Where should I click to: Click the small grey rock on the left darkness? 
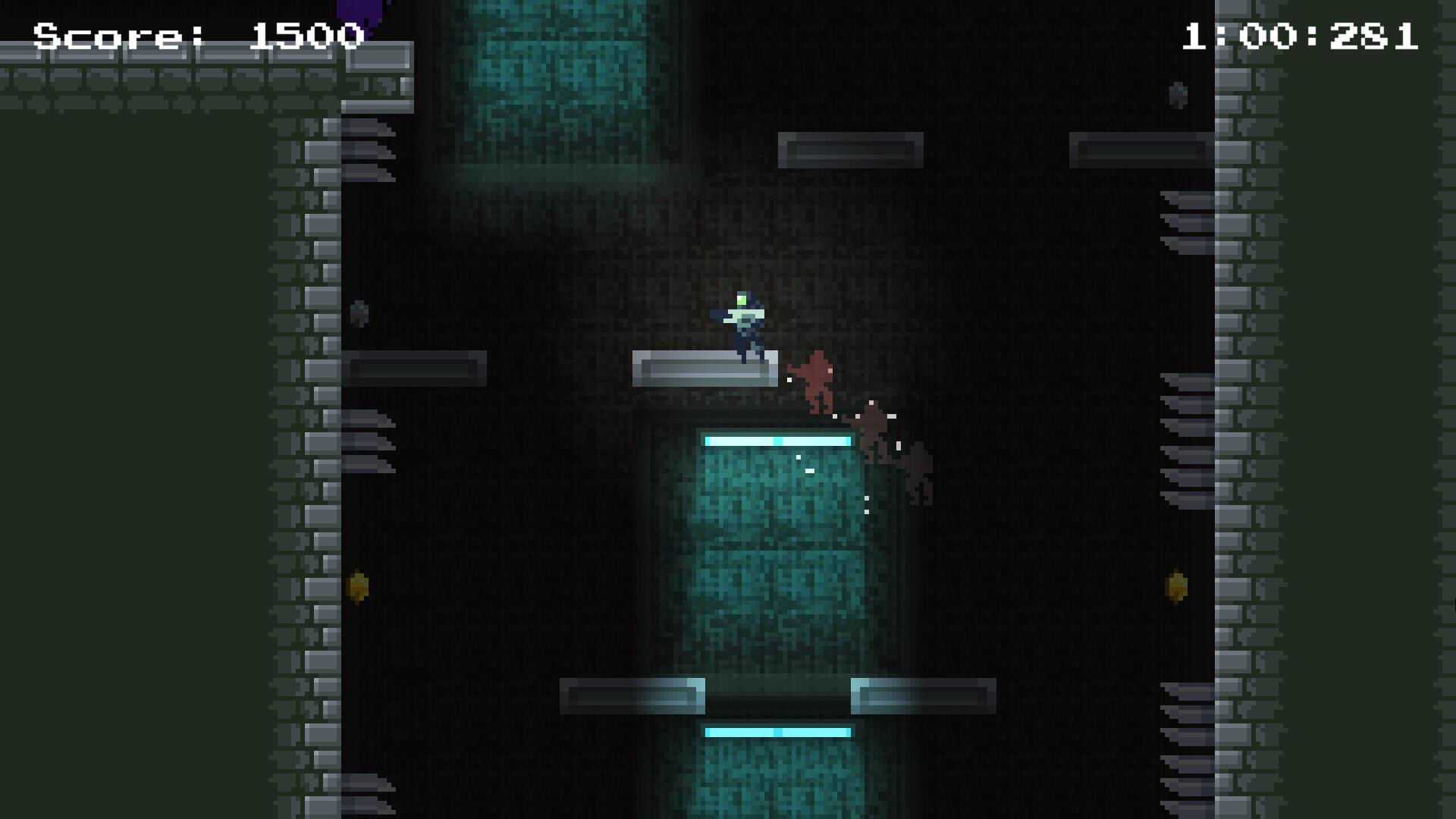coord(360,311)
